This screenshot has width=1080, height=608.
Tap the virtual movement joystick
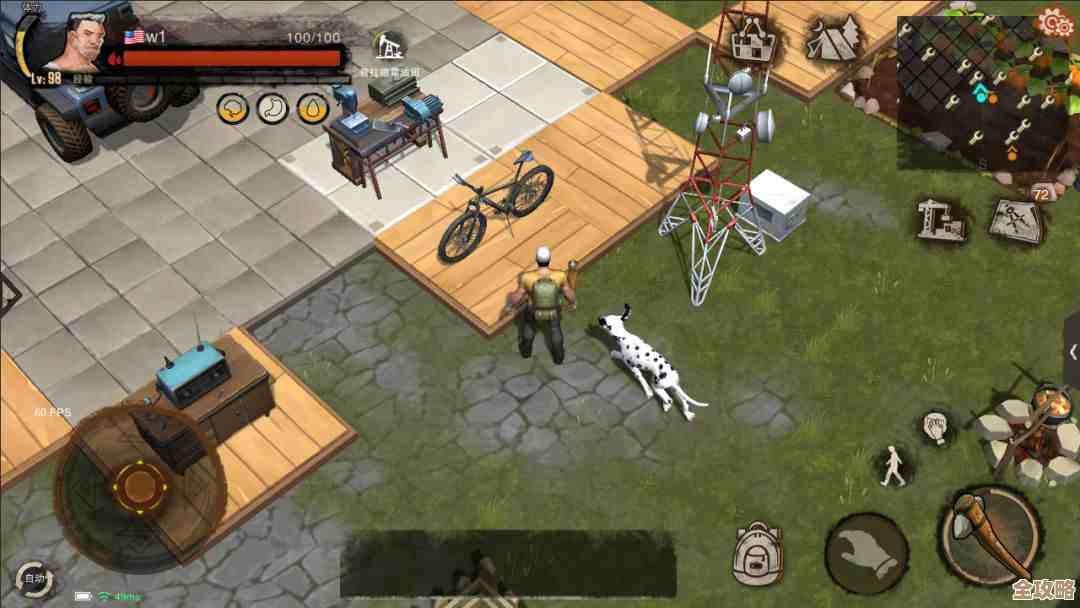coord(139,486)
